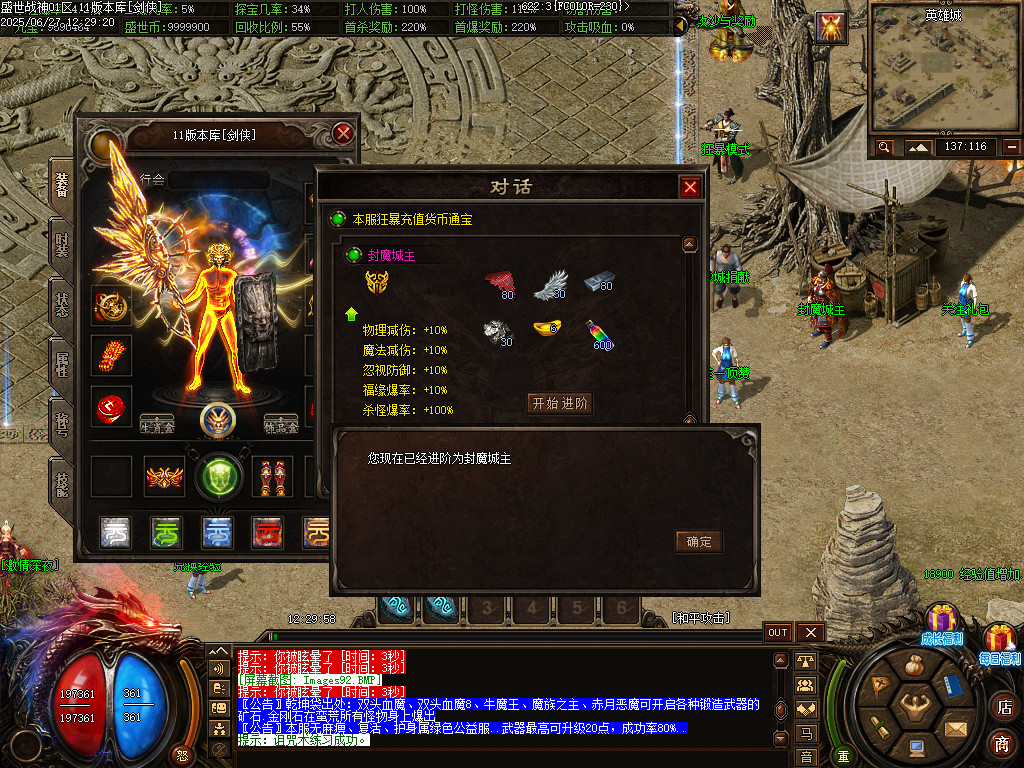
Task: Open the mail envelope icon
Action: pos(956,727)
